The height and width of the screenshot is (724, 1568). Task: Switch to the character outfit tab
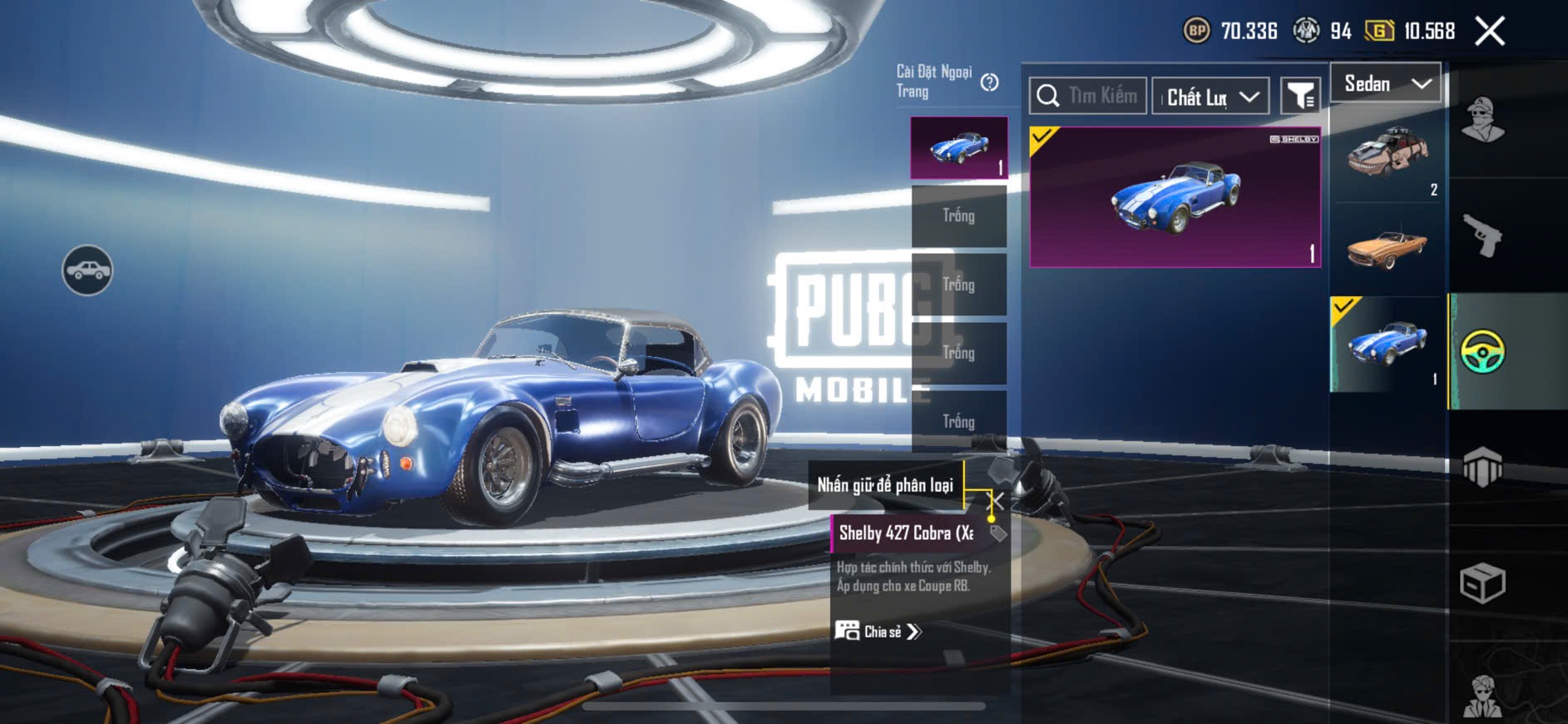click(x=1482, y=120)
